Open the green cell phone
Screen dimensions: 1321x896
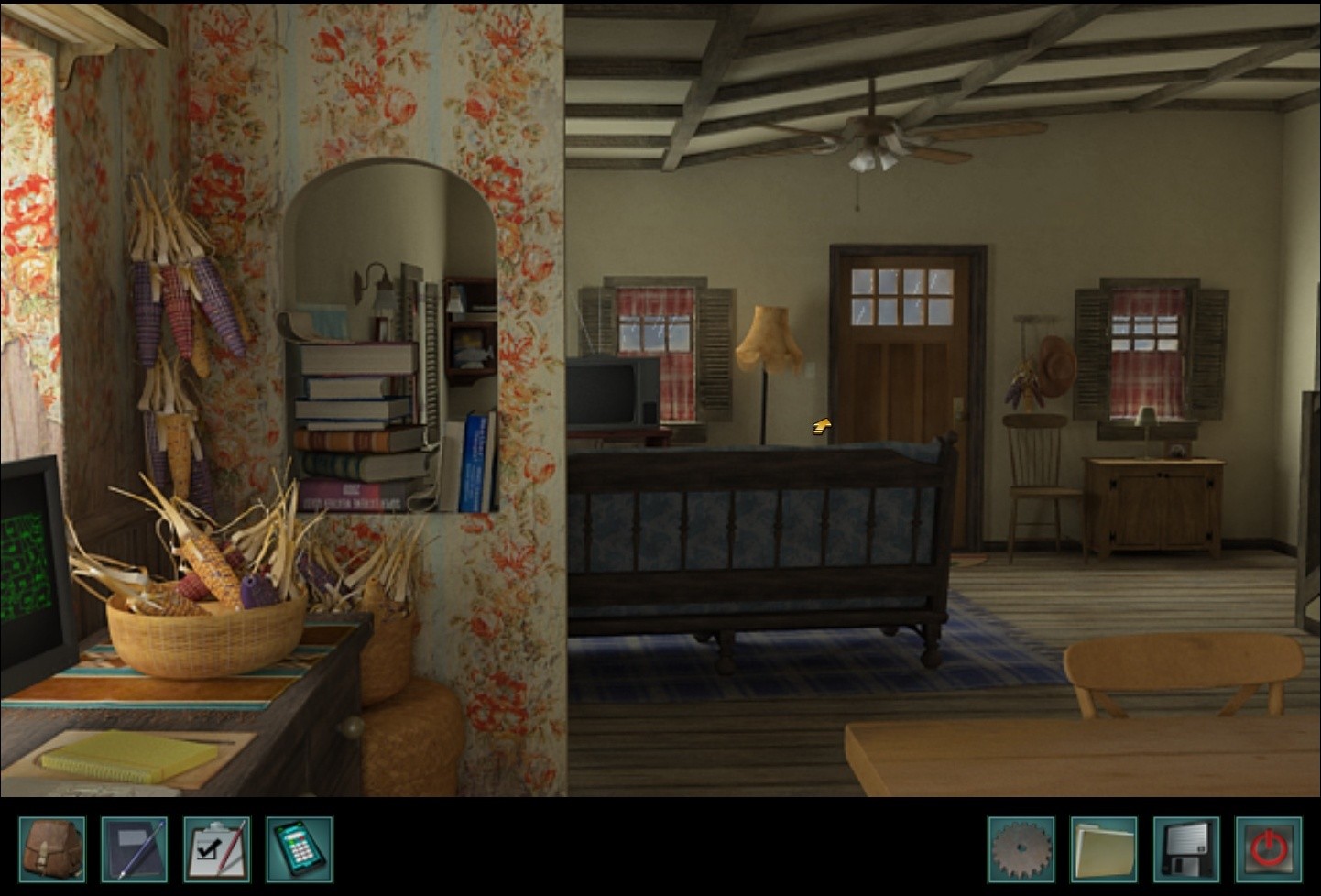click(300, 849)
